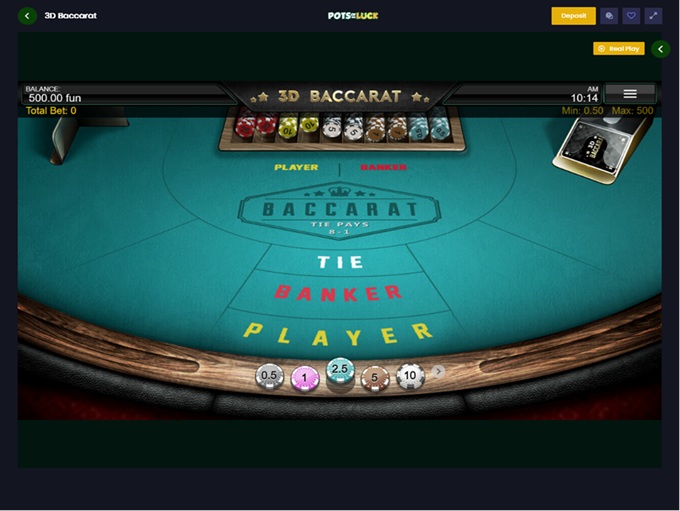Switch to Real Play mode

pyautogui.click(x=618, y=48)
